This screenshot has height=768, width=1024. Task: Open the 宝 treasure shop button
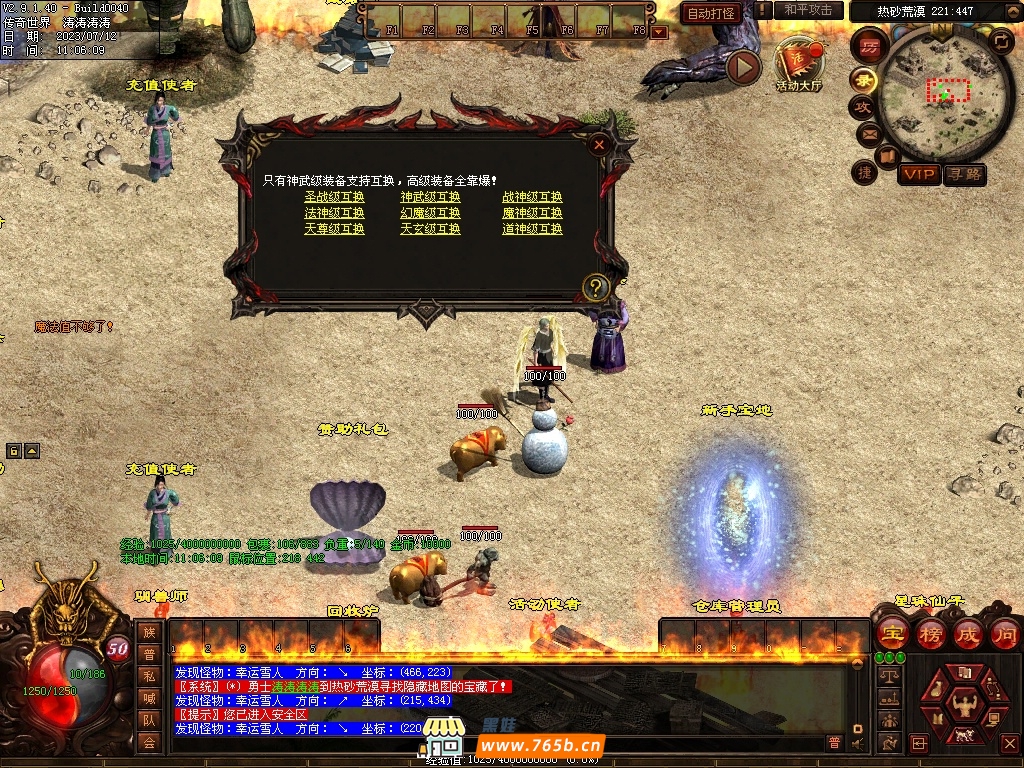pyautogui.click(x=891, y=634)
